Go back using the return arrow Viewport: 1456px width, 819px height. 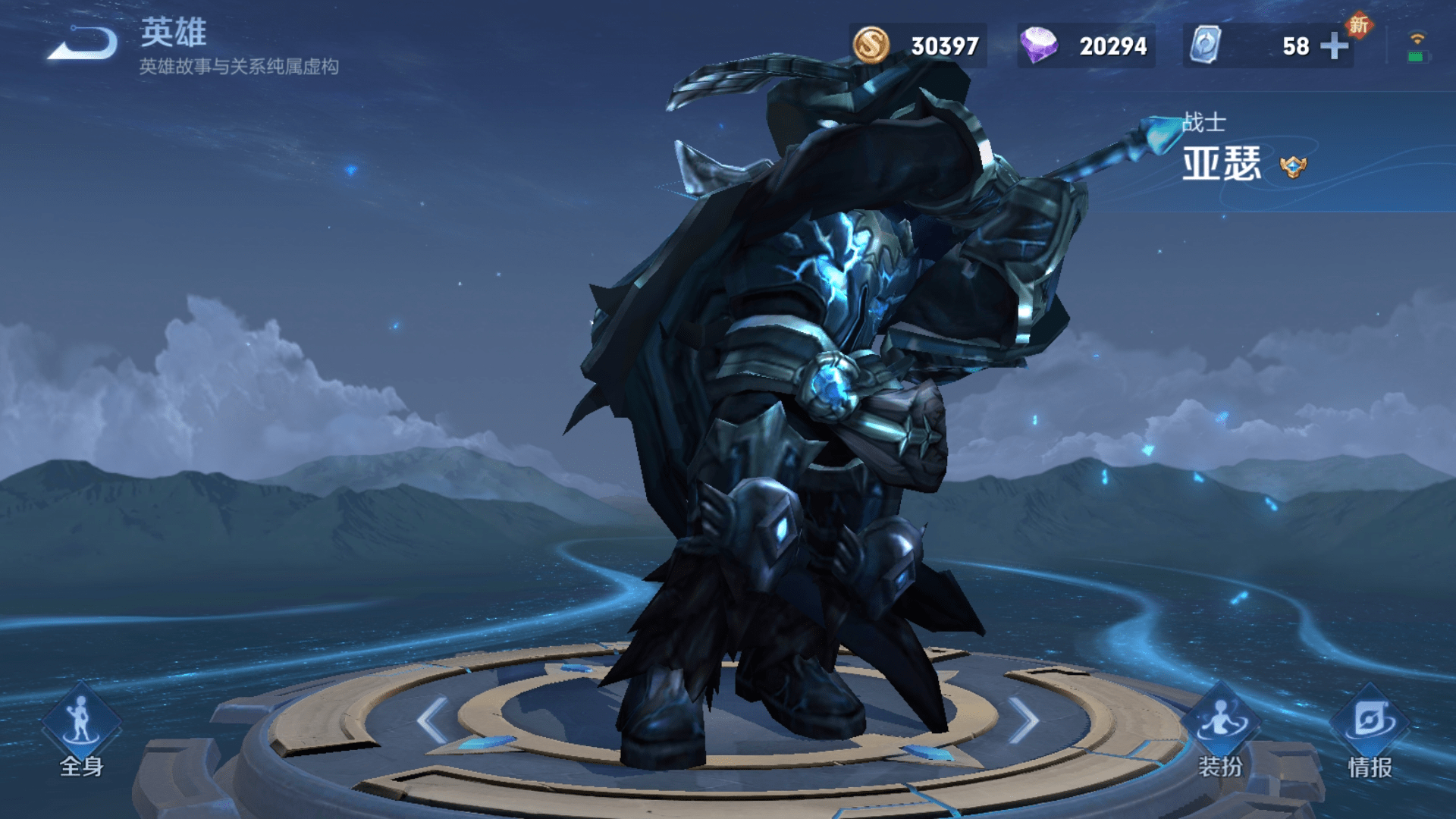tap(83, 44)
